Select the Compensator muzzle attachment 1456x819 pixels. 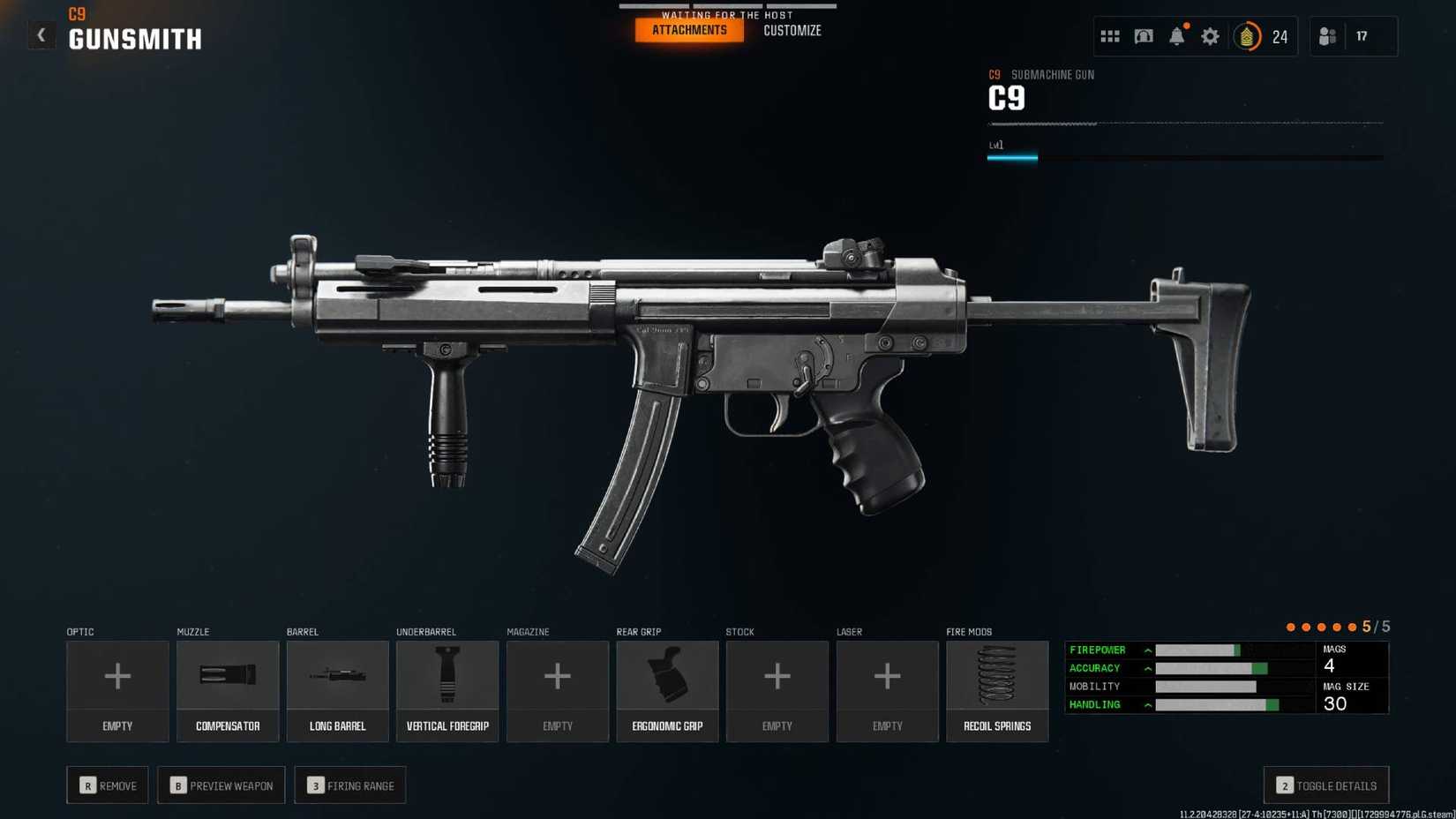click(227, 691)
